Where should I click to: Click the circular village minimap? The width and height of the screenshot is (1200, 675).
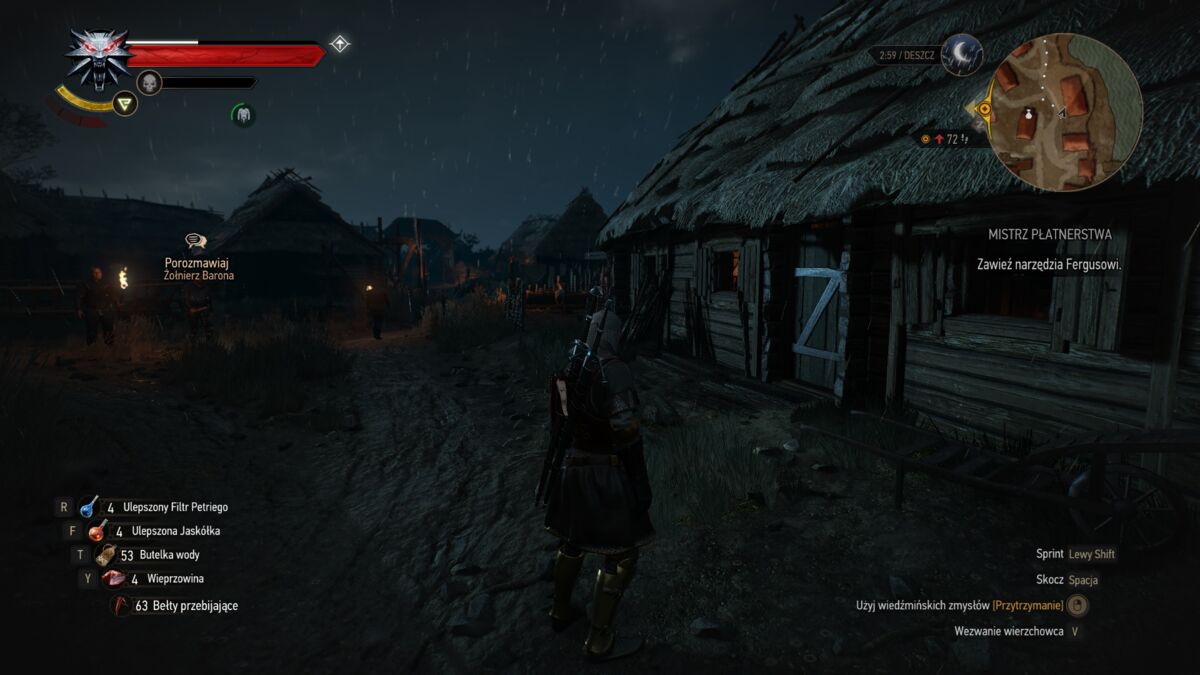1066,111
